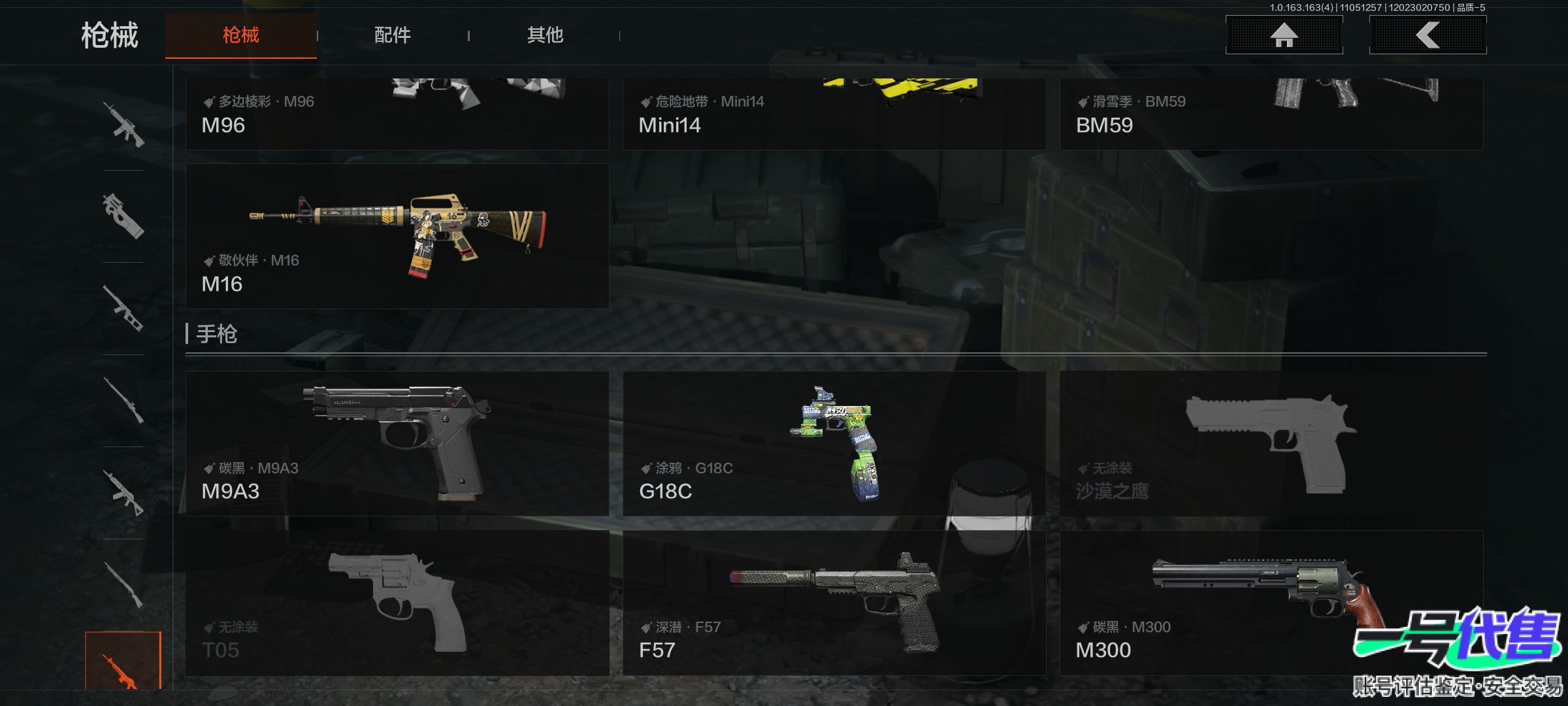Select the 其他 tab

click(x=545, y=35)
